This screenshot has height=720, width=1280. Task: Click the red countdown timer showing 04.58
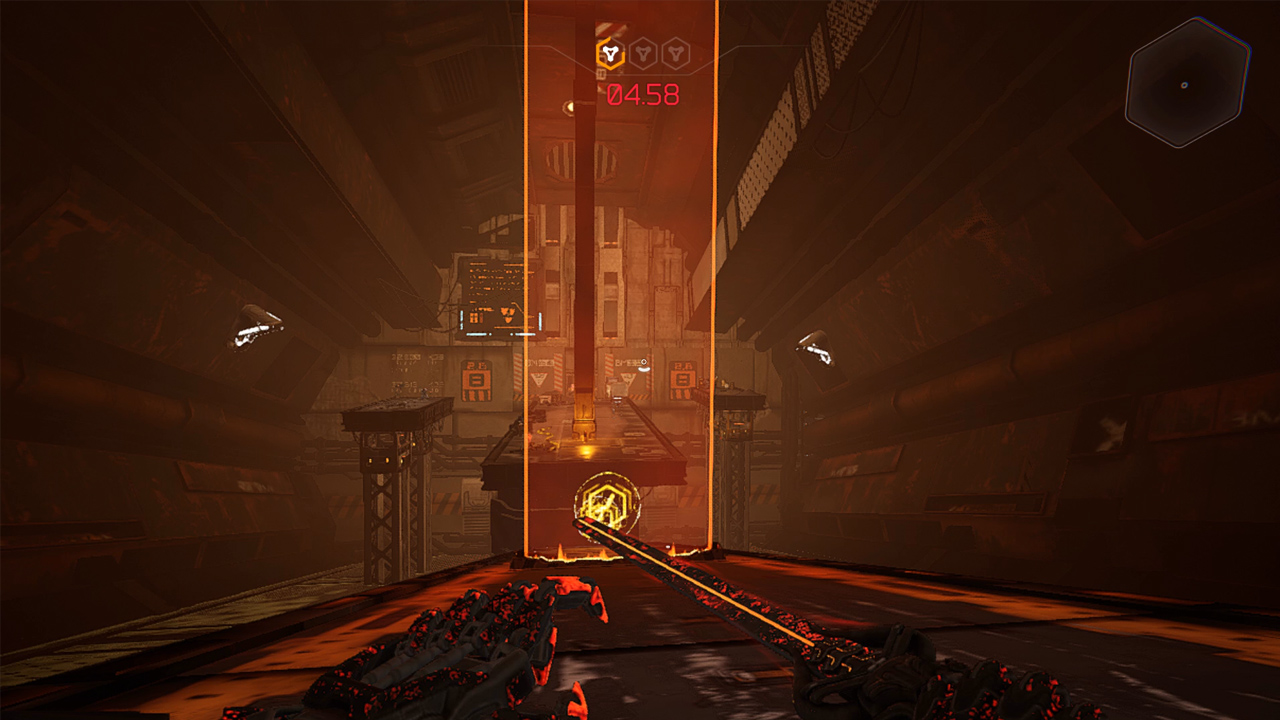click(x=643, y=95)
